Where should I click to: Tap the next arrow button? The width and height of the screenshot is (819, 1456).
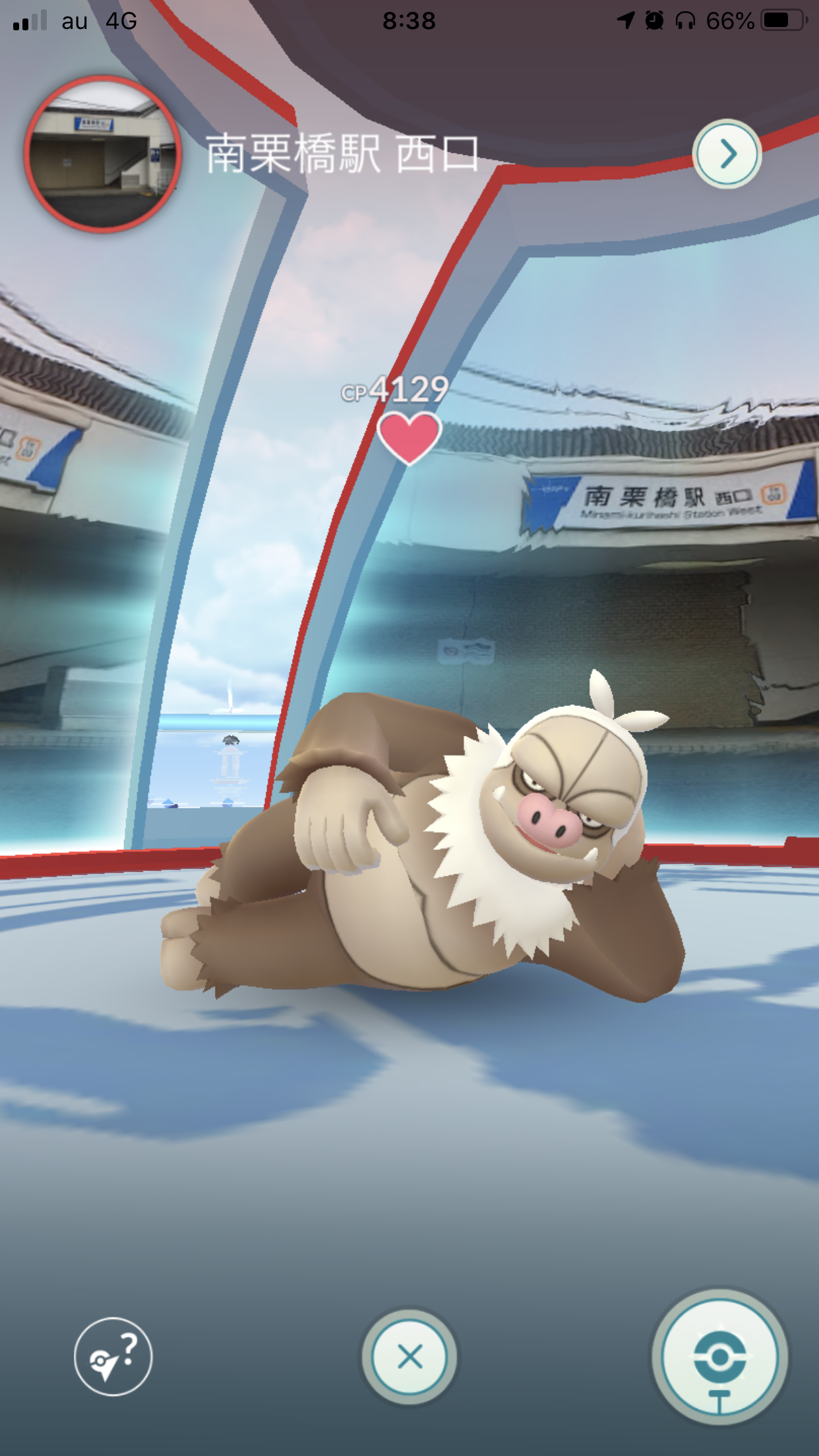point(727,154)
